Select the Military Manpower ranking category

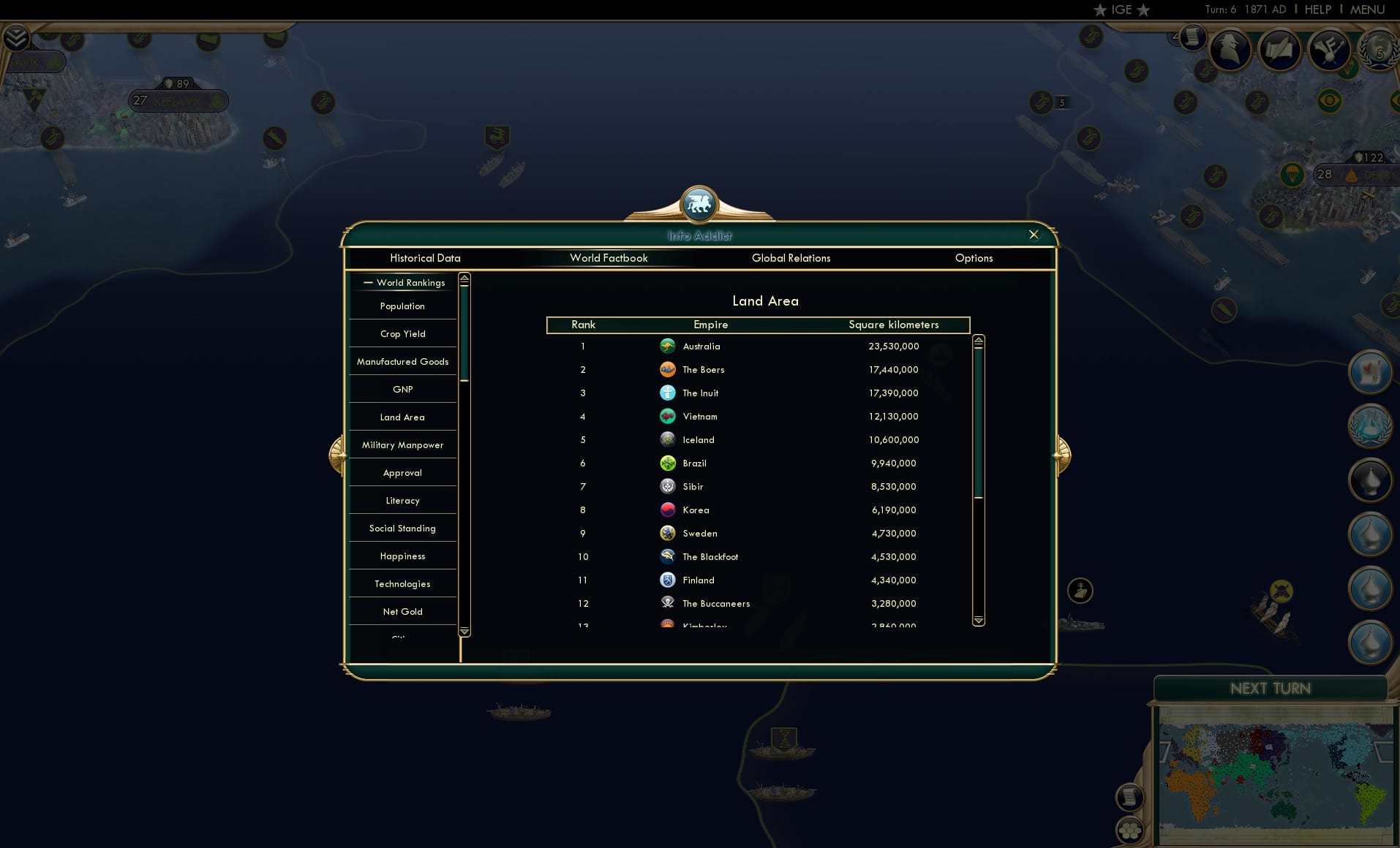[x=402, y=444]
